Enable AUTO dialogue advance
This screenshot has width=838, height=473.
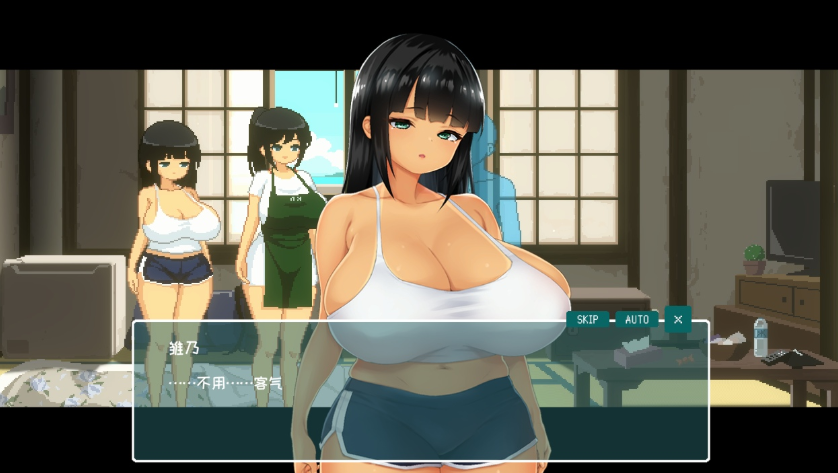coord(637,320)
